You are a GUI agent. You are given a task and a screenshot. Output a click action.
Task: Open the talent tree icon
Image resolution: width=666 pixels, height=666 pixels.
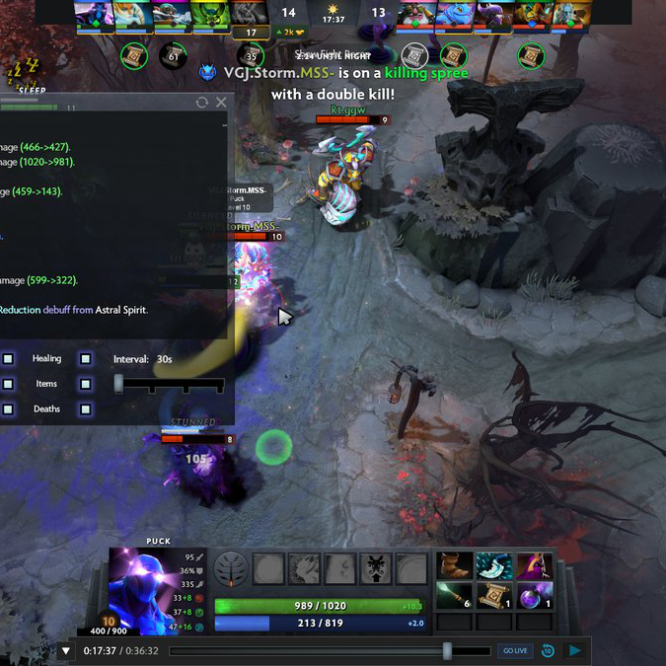coord(231,569)
